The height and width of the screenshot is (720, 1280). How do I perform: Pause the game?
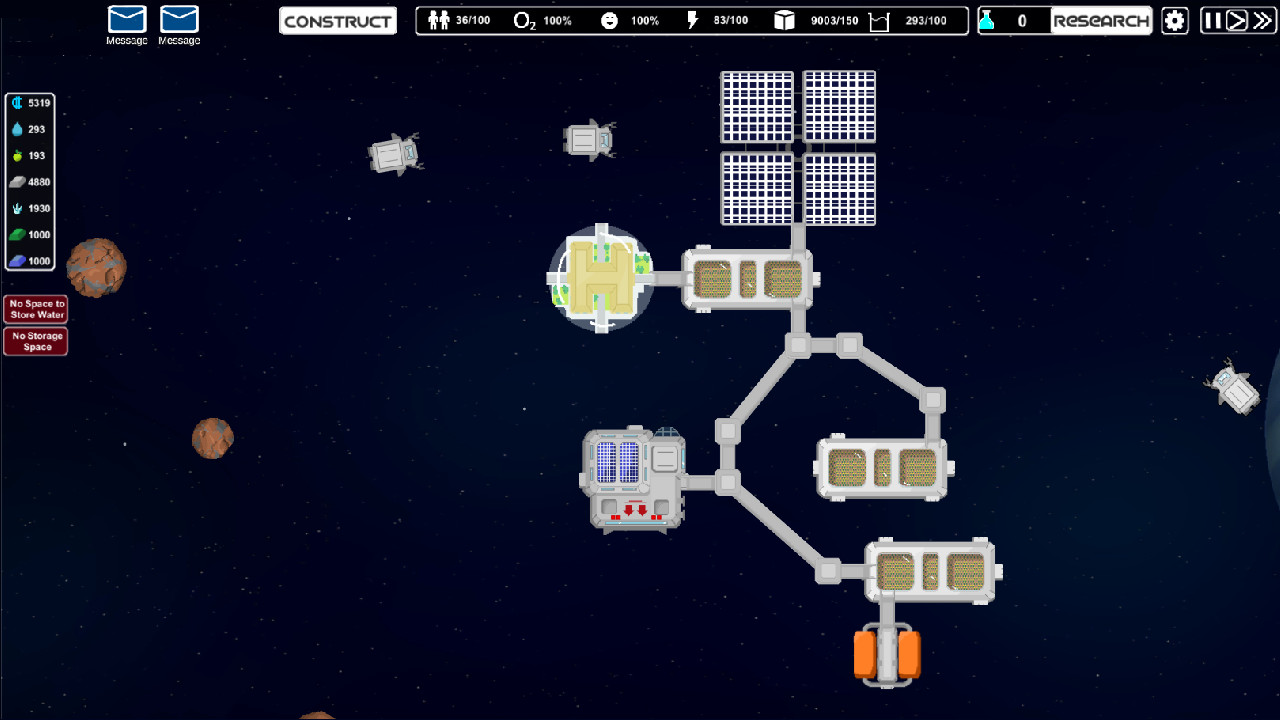point(1214,20)
